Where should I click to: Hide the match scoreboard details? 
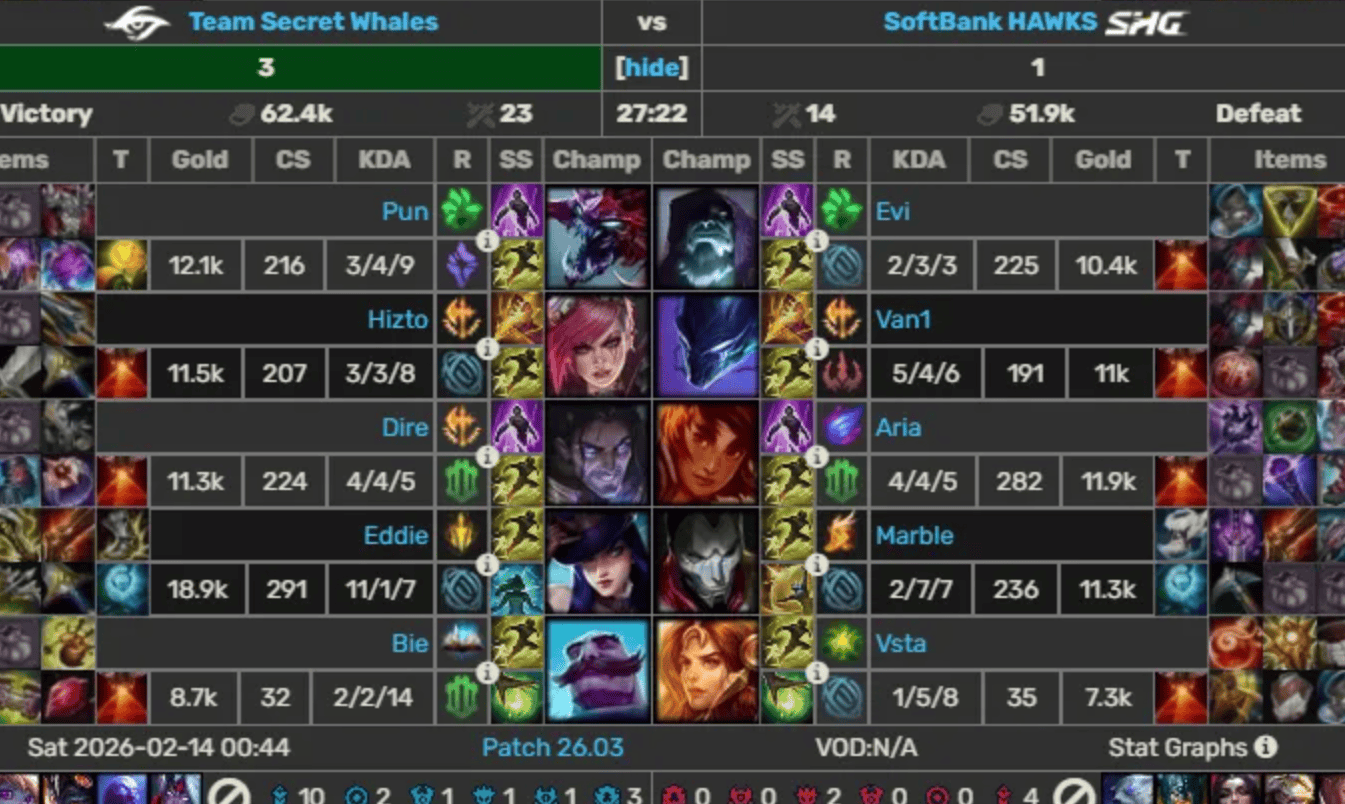[652, 67]
